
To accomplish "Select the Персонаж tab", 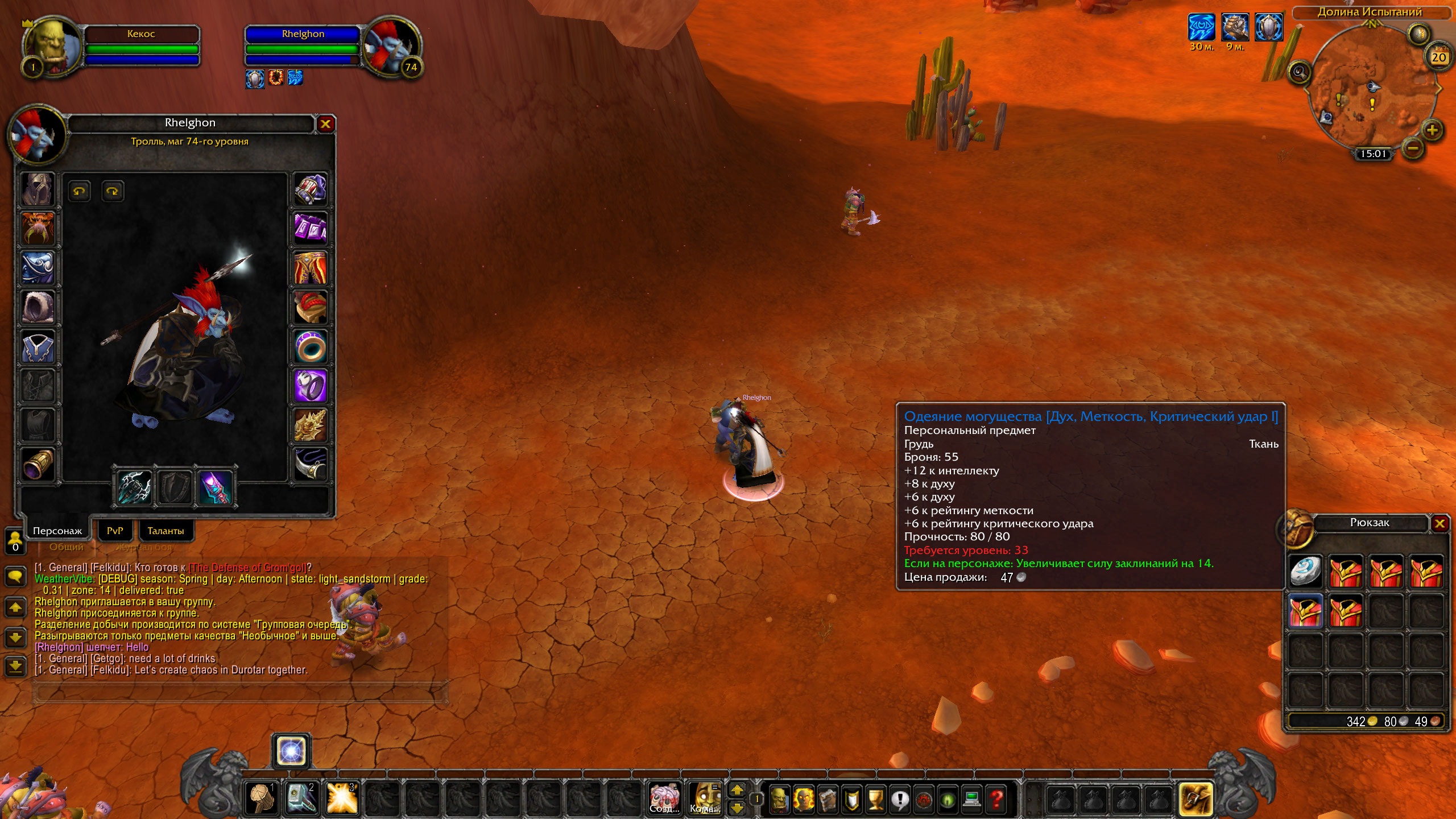I will pos(57,531).
